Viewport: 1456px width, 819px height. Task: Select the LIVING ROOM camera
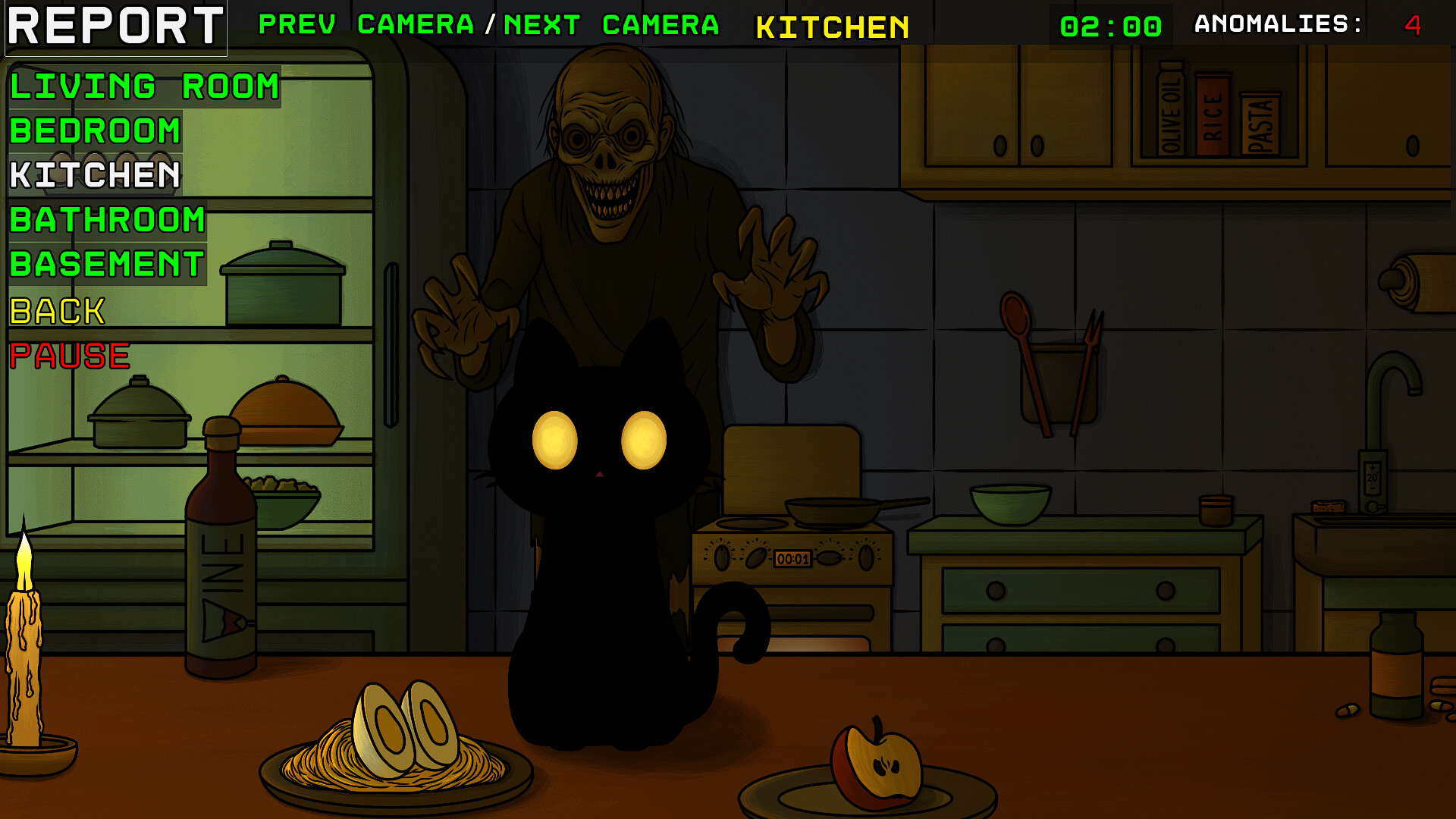coord(143,86)
